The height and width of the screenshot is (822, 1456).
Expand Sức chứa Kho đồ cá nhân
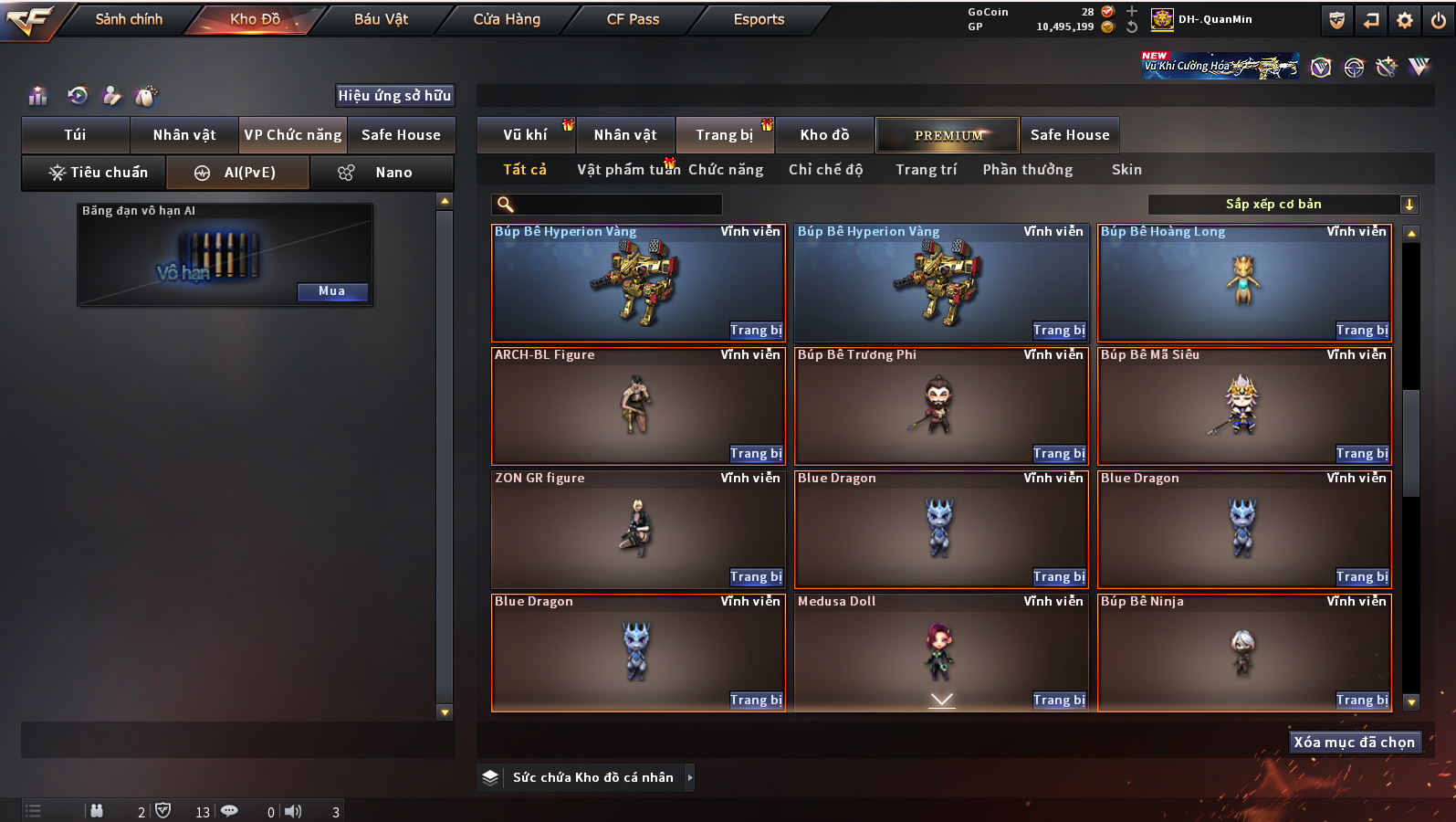coord(593,778)
